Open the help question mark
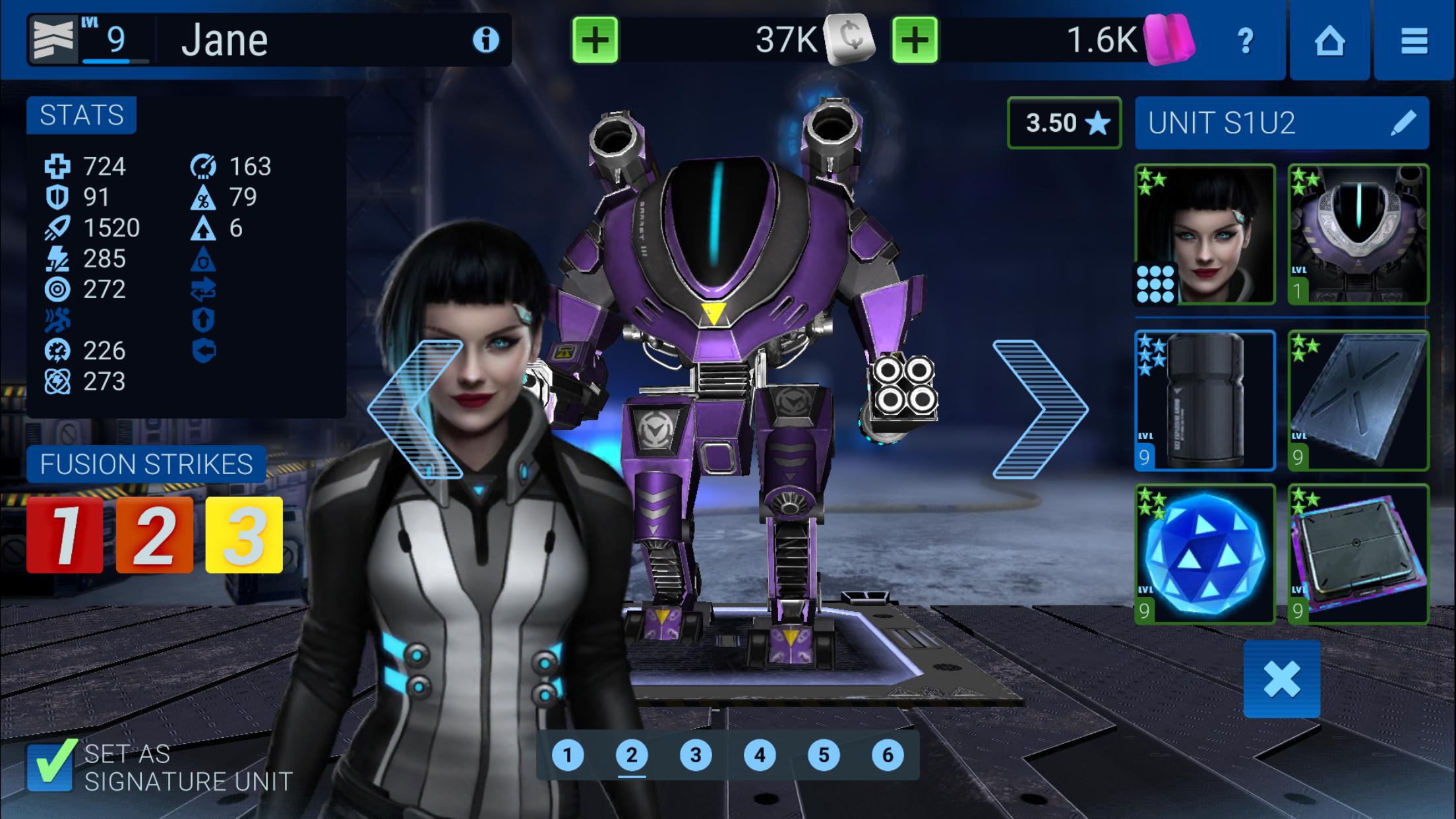Viewport: 1456px width, 819px height. (x=1245, y=41)
